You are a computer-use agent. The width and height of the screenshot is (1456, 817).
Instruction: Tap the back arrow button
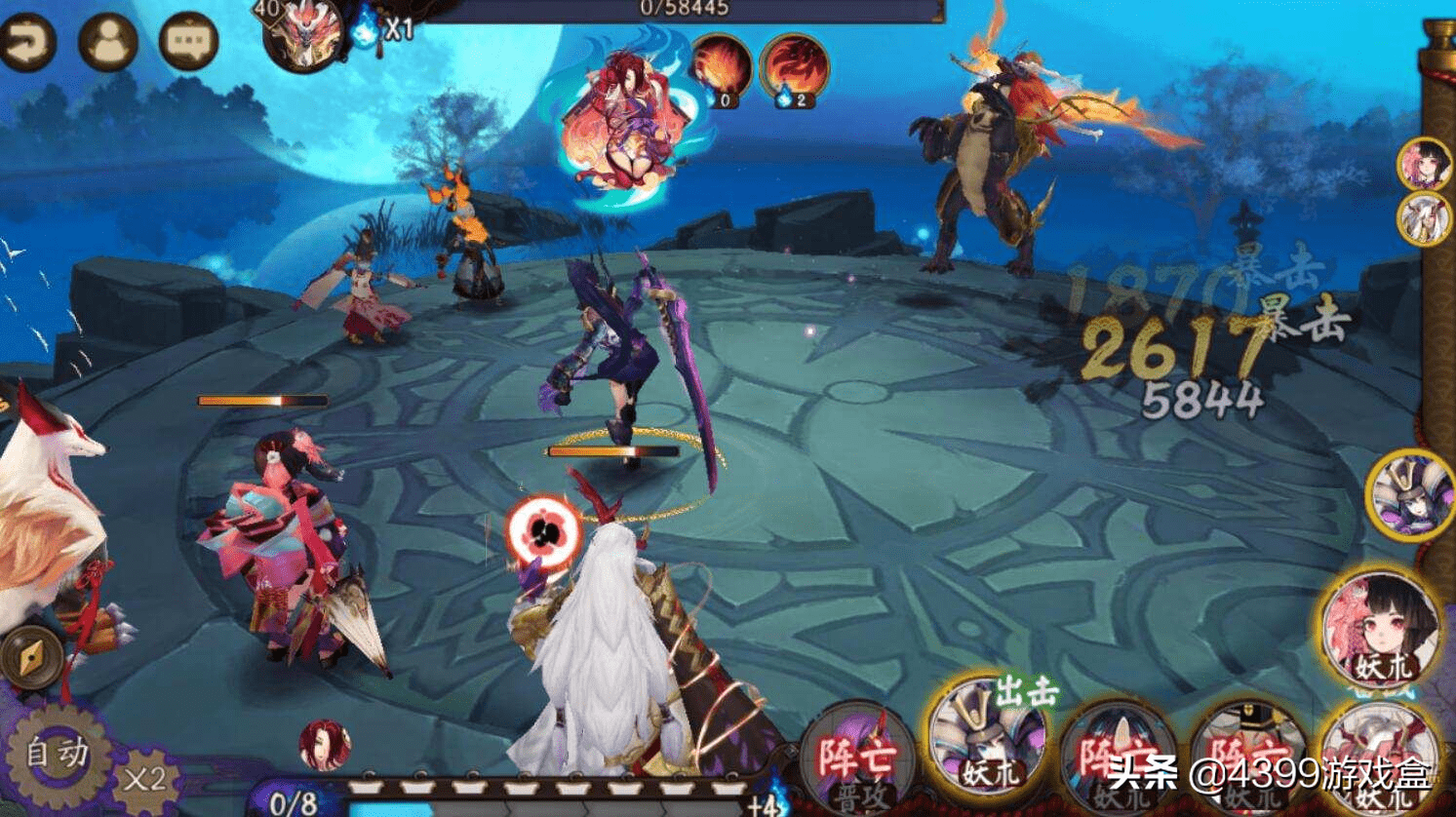pos(26,42)
